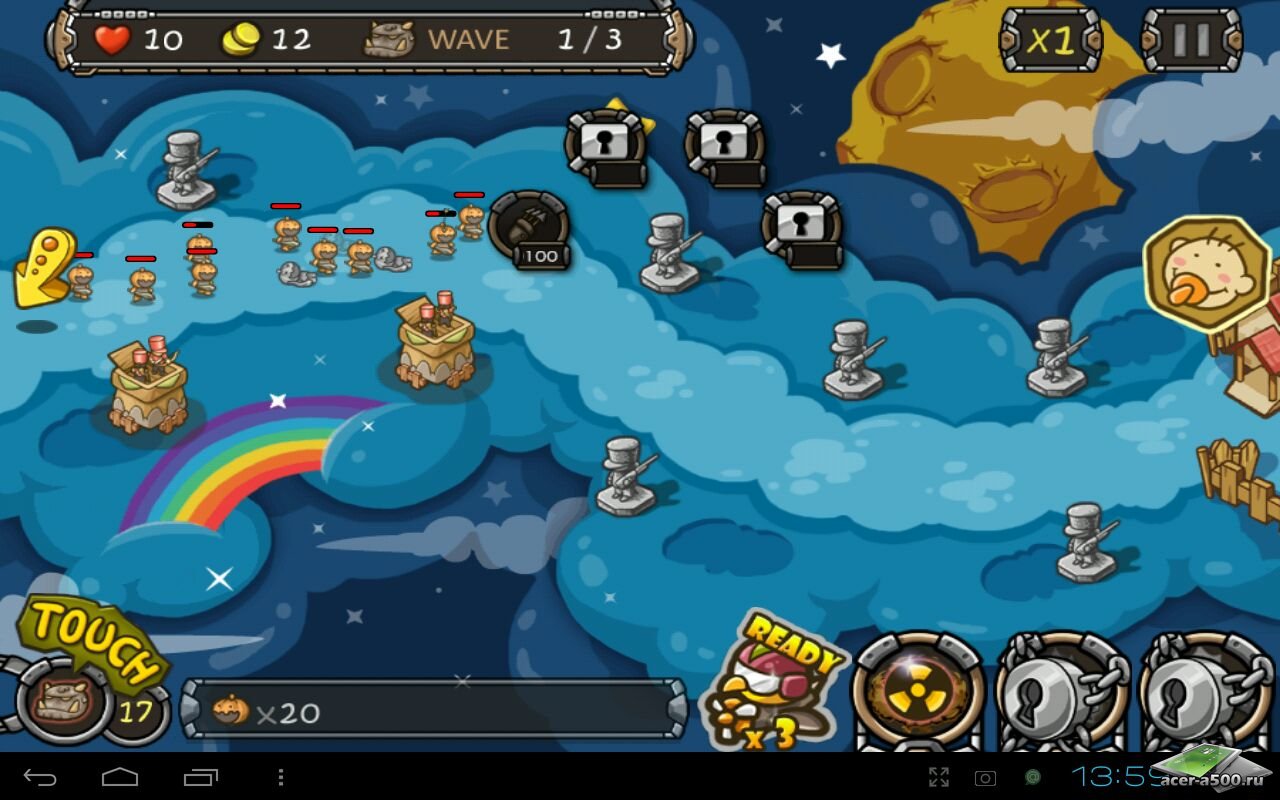Toggle the x1 game speed button
1280x800 pixels.
1050,40
